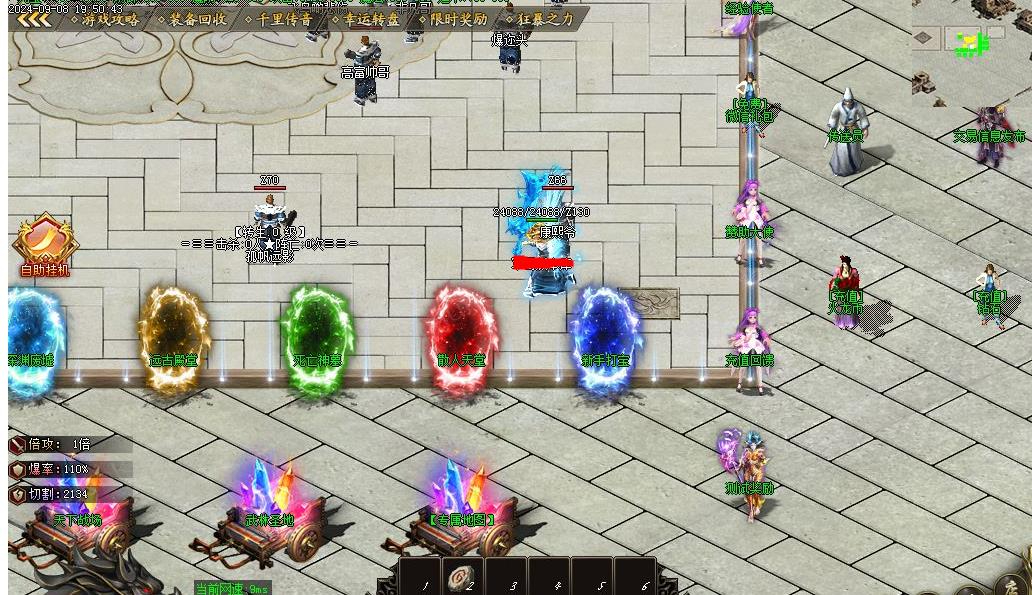Image resolution: width=1032 pixels, height=595 pixels.
Task: Collapse the top menu with the triple-arrow button
Action: coord(34,19)
